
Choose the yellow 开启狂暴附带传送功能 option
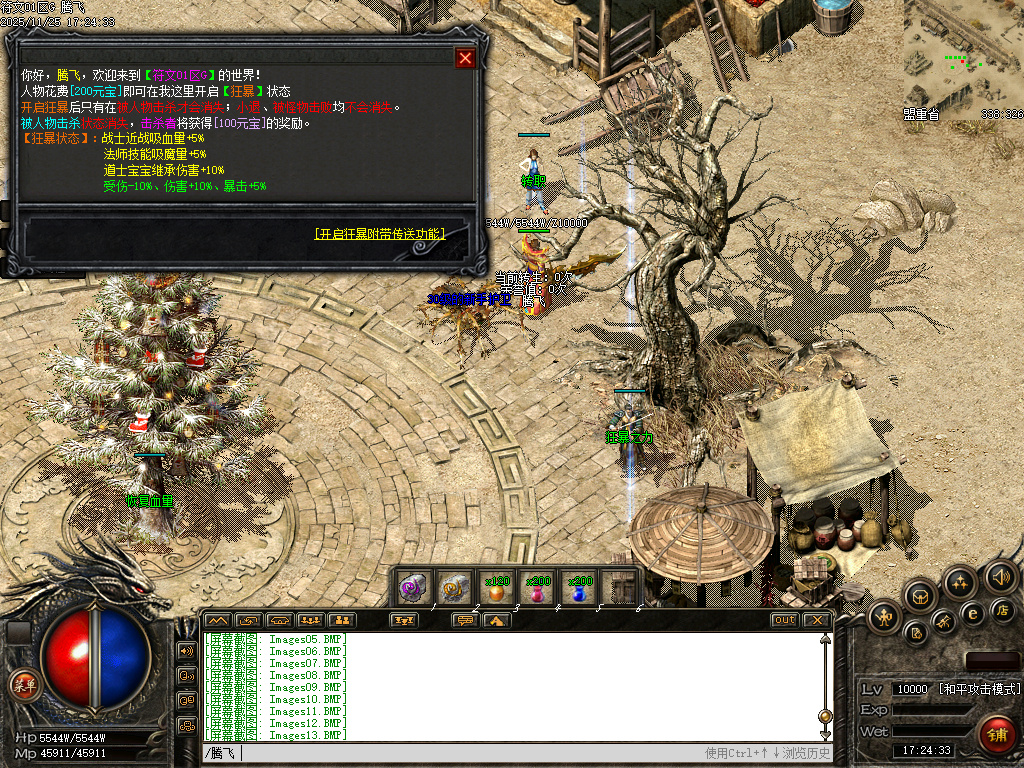[x=379, y=234]
